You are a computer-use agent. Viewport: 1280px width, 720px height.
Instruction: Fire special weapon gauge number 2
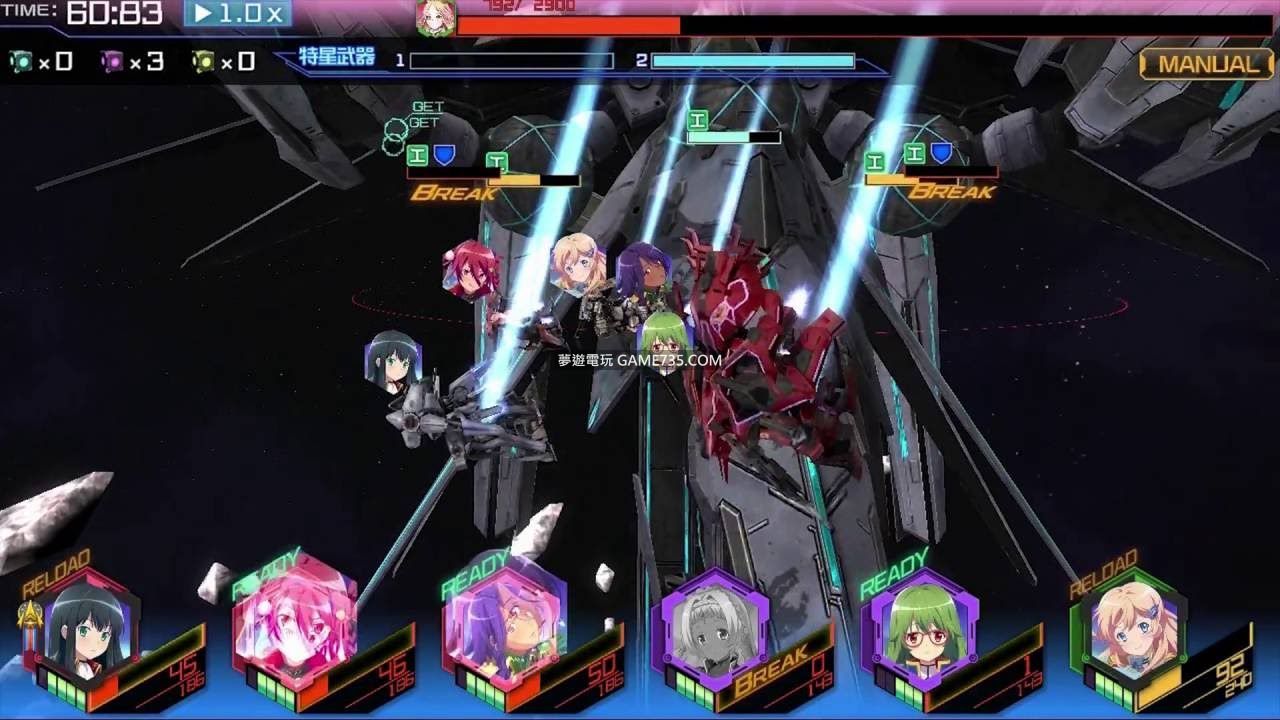tap(752, 61)
